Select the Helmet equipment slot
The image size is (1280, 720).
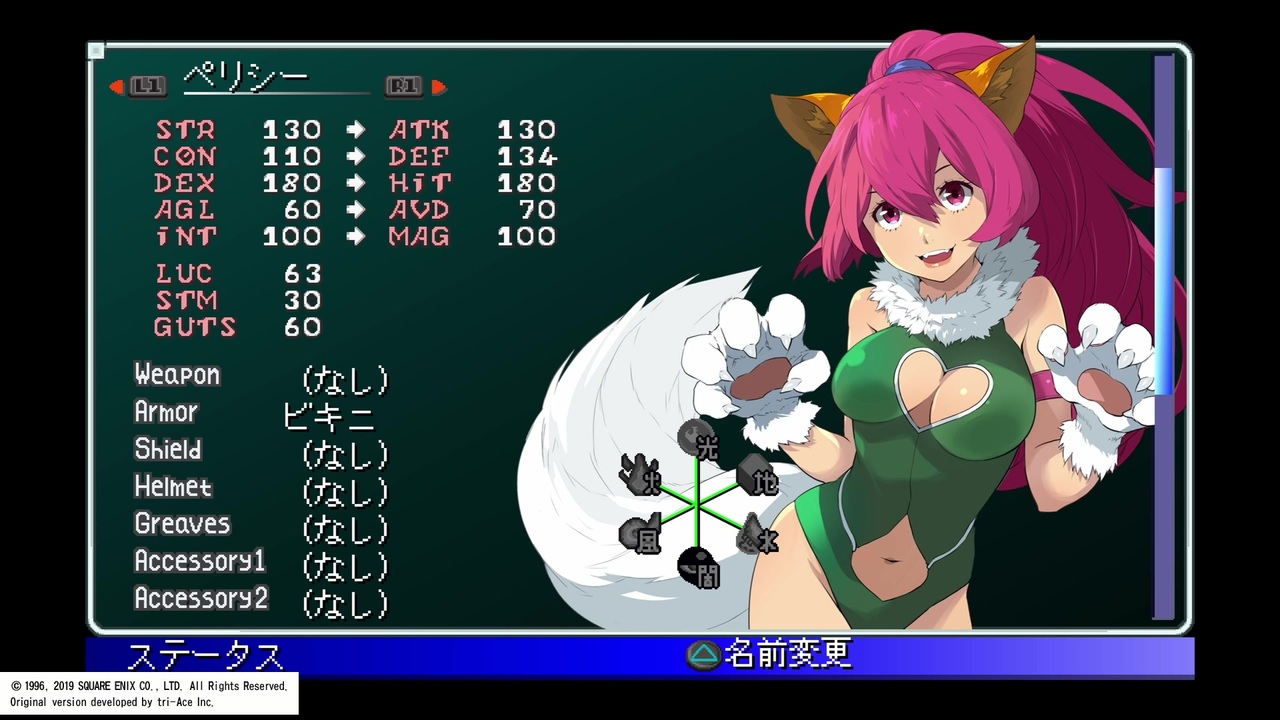point(172,487)
